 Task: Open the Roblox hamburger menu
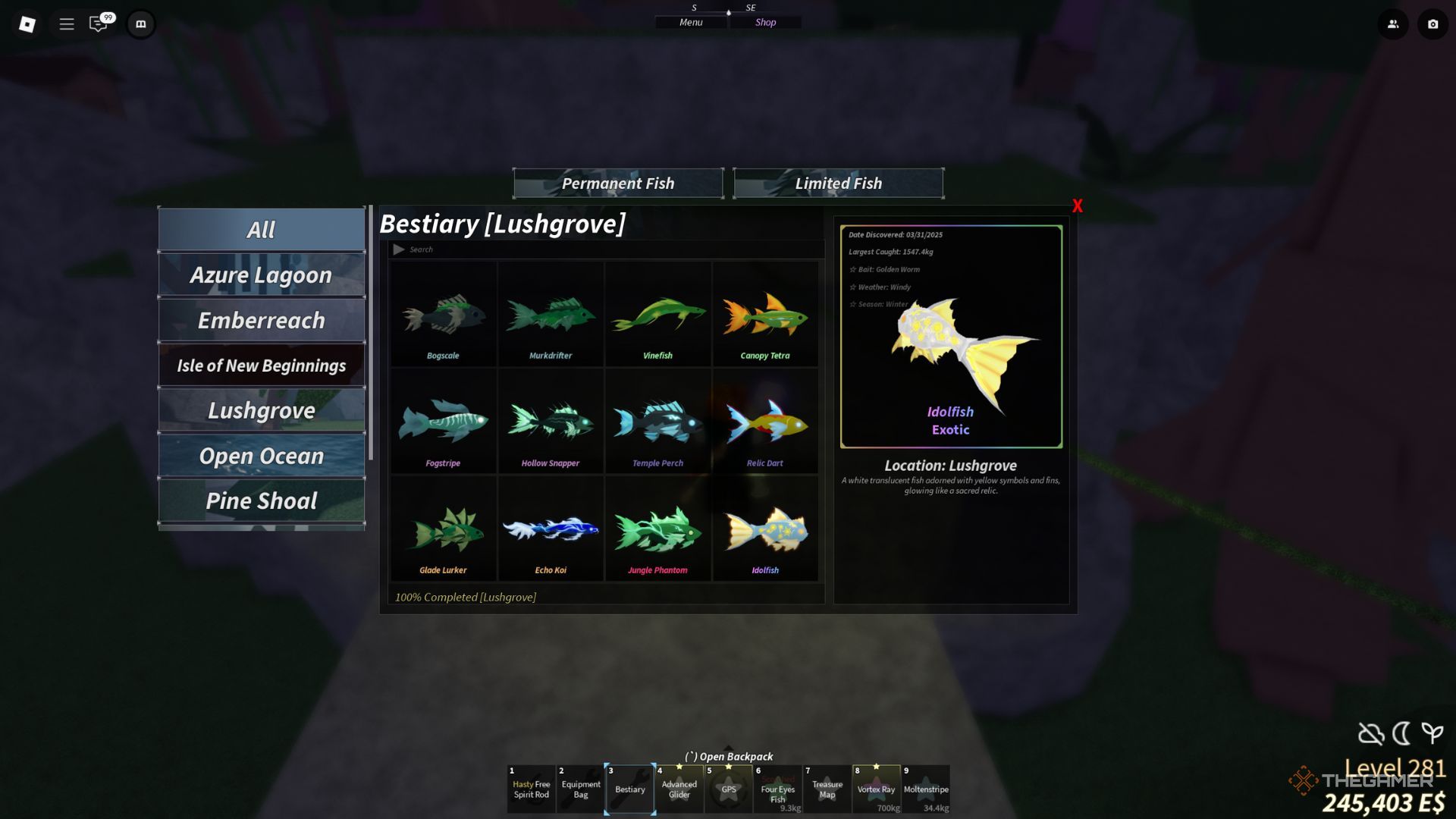coord(67,24)
